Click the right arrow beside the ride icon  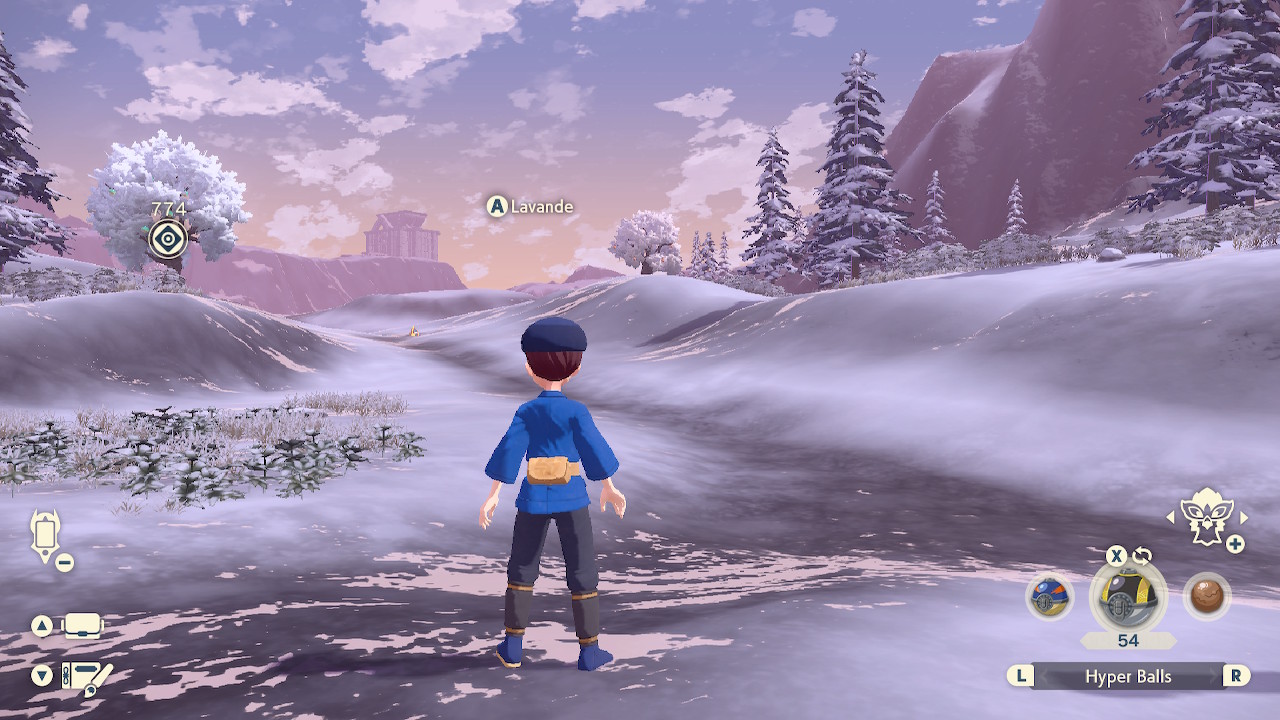[1244, 517]
